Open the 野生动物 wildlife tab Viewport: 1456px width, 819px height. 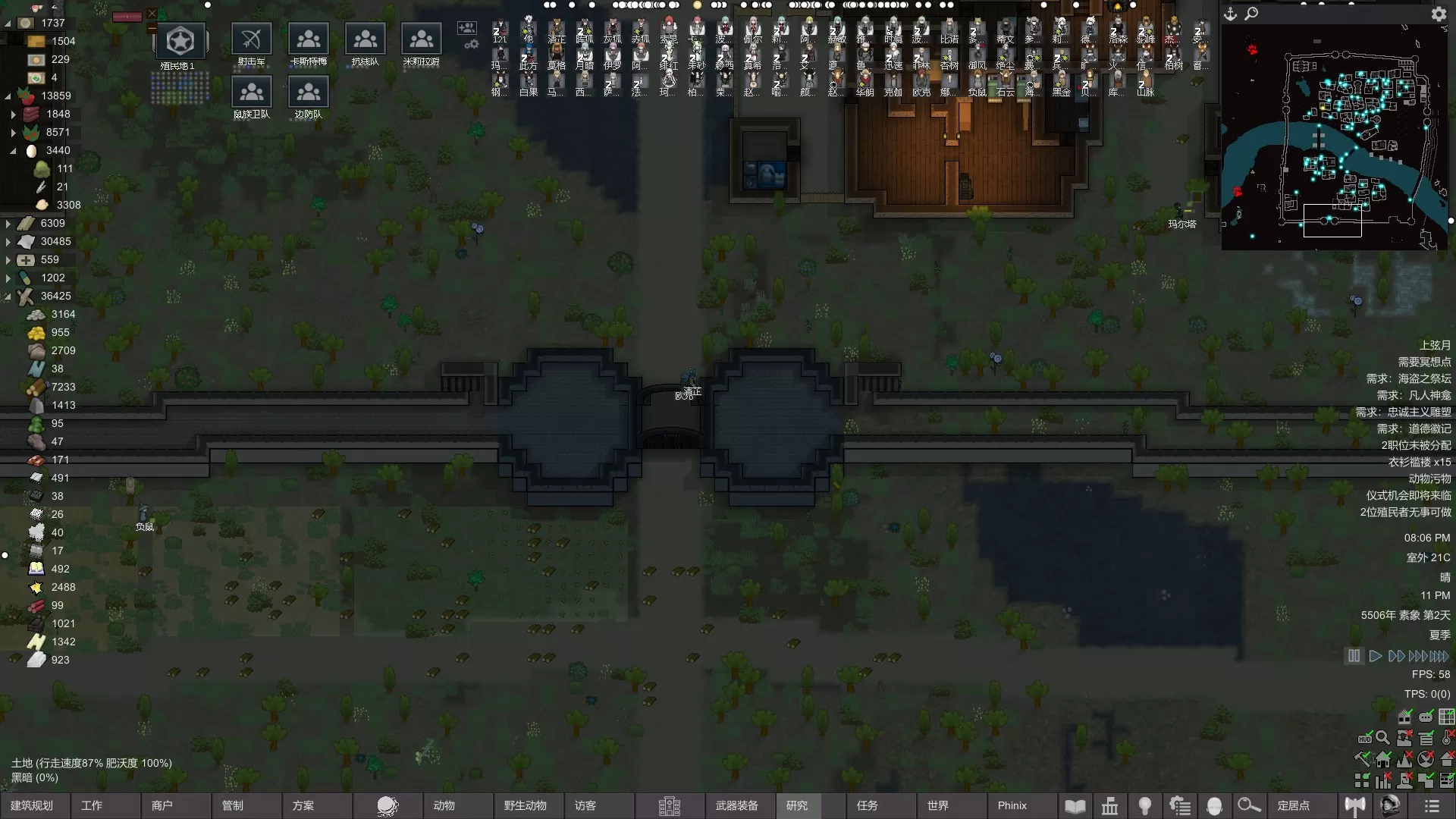point(525,805)
